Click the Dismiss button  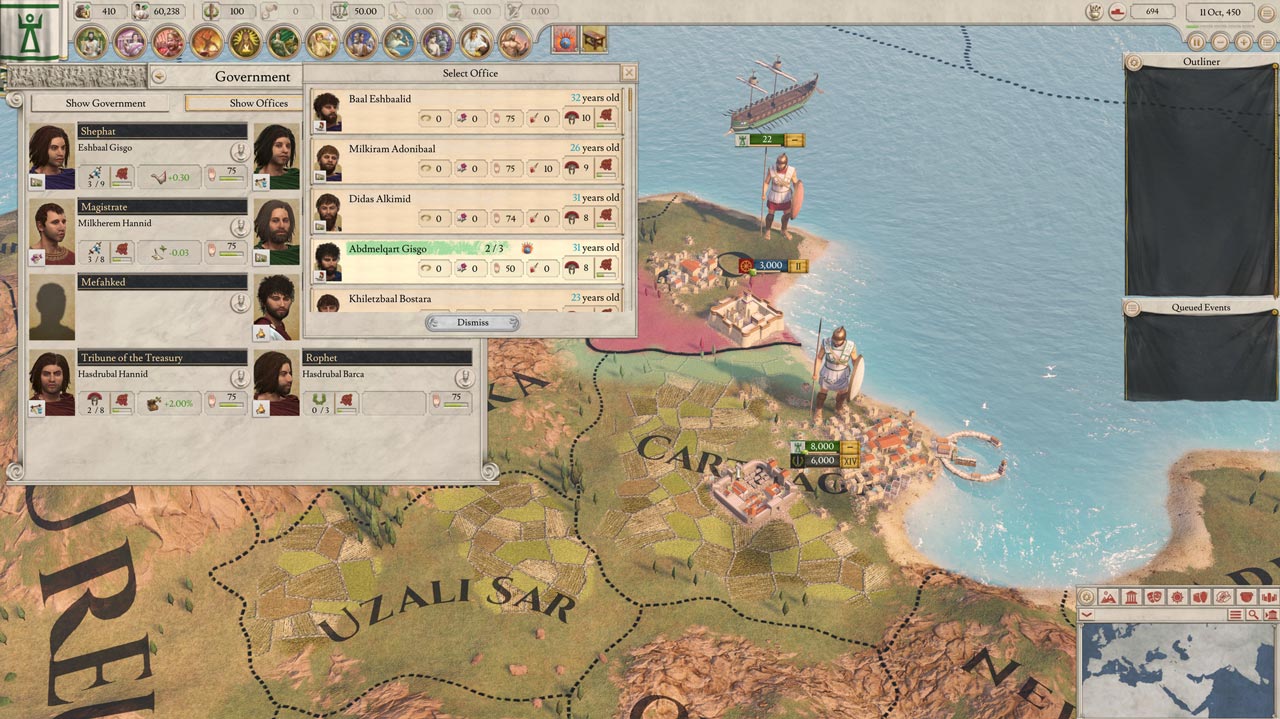[472, 323]
